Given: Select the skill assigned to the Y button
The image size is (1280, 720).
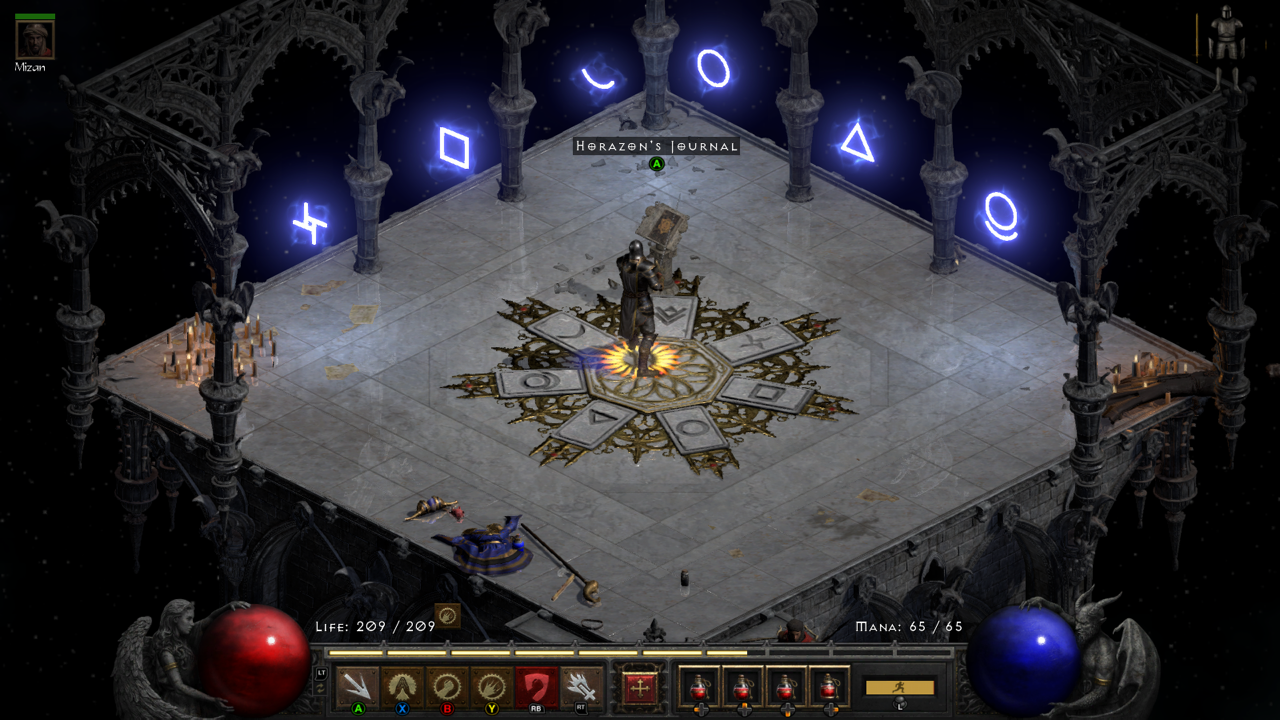Looking at the screenshot, I should tap(490, 682).
